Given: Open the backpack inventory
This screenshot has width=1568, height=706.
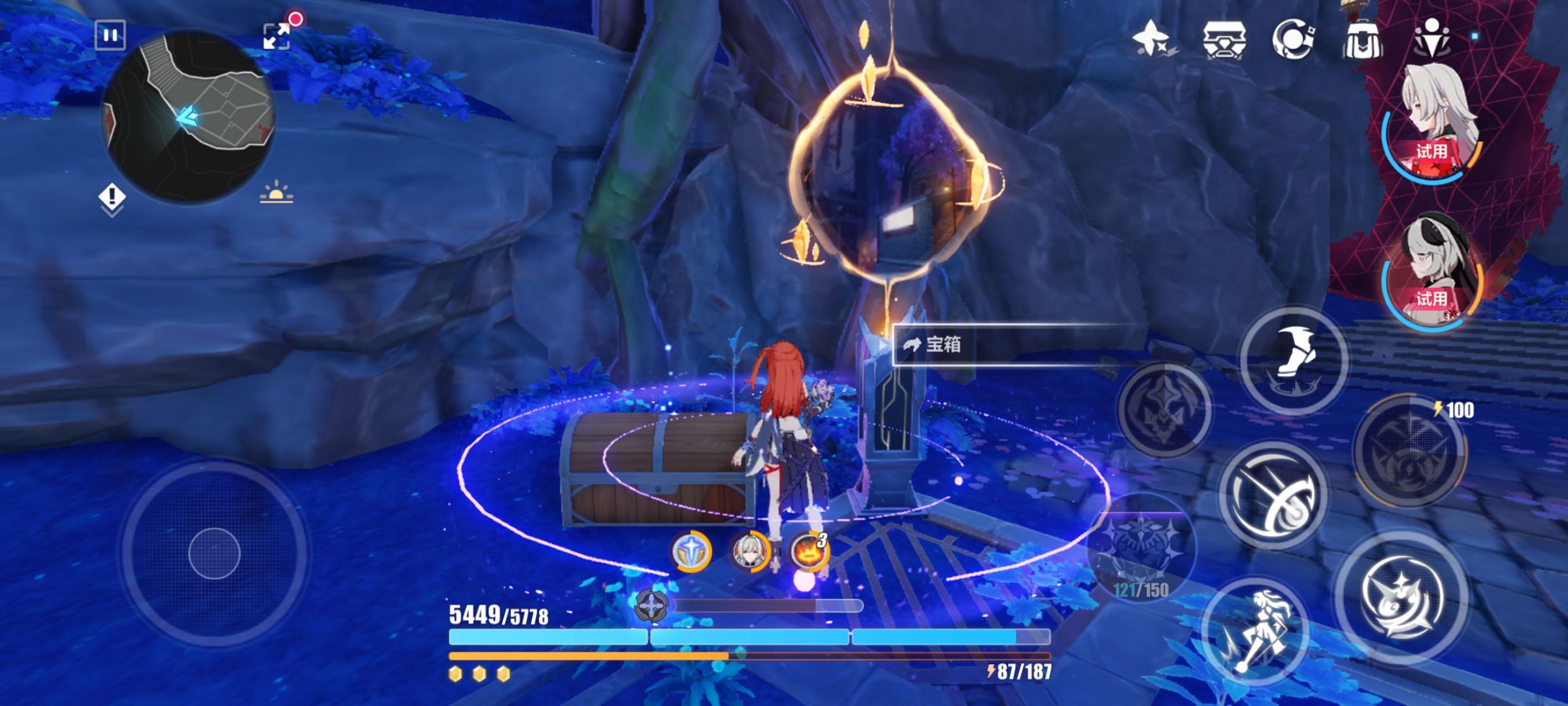Looking at the screenshot, I should pos(1362,41).
